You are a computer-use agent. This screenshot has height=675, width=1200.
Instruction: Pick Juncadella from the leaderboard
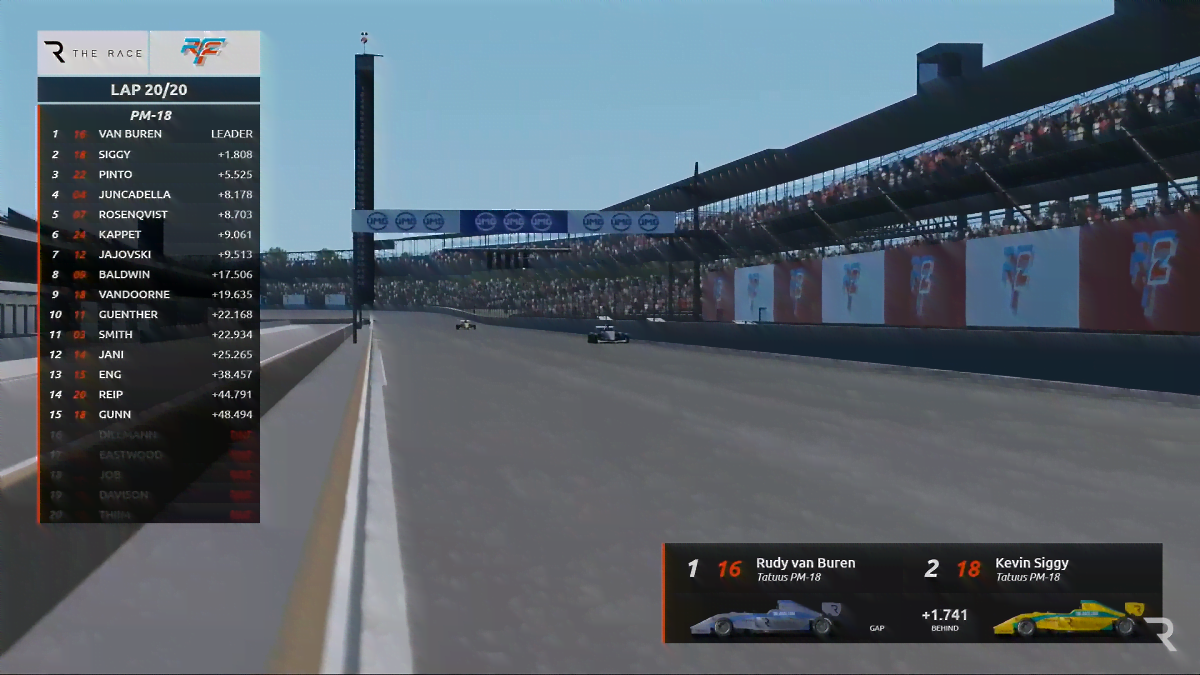pyautogui.click(x=150, y=195)
